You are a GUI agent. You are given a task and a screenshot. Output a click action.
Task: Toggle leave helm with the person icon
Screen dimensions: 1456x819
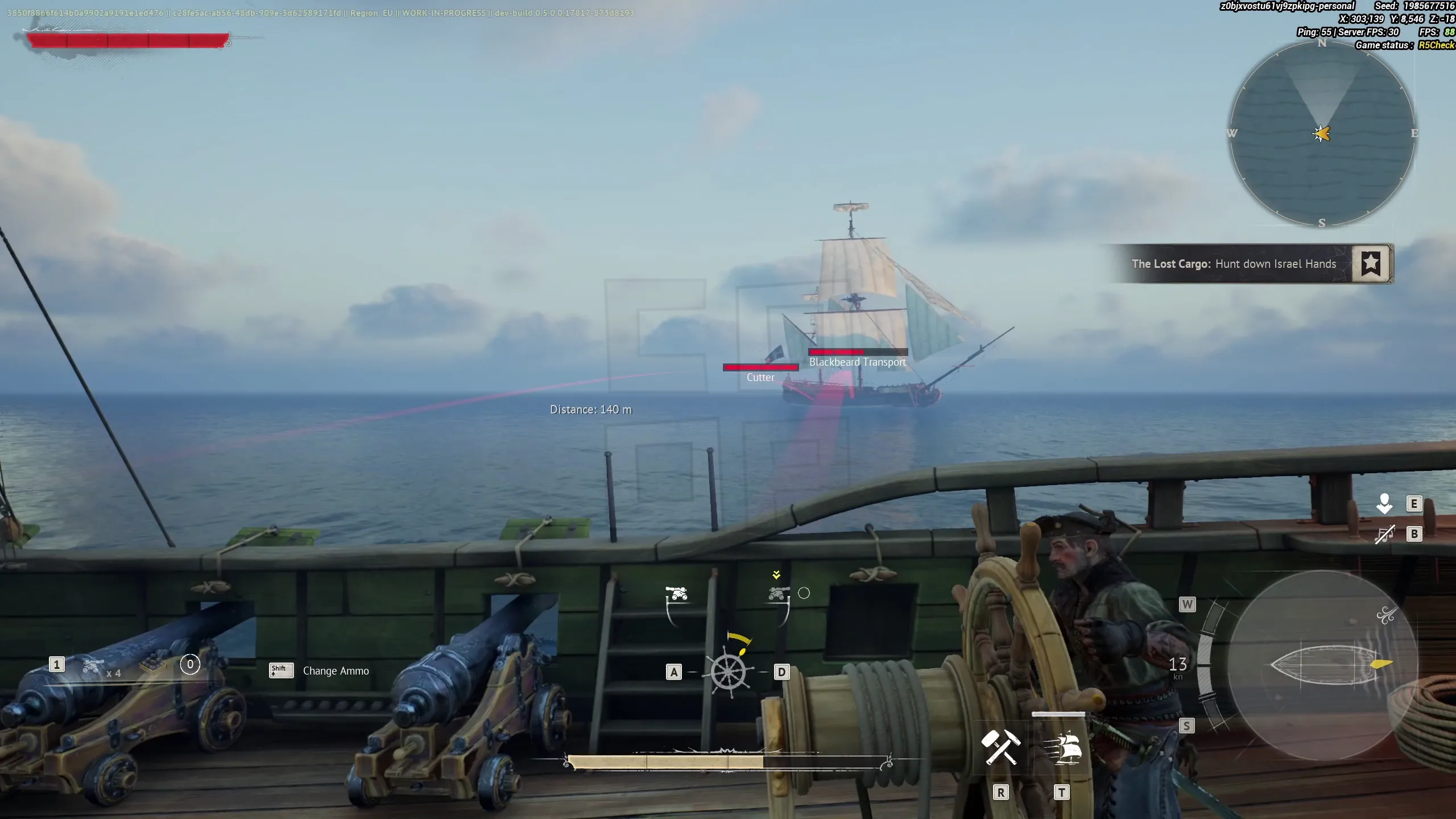click(x=1385, y=503)
